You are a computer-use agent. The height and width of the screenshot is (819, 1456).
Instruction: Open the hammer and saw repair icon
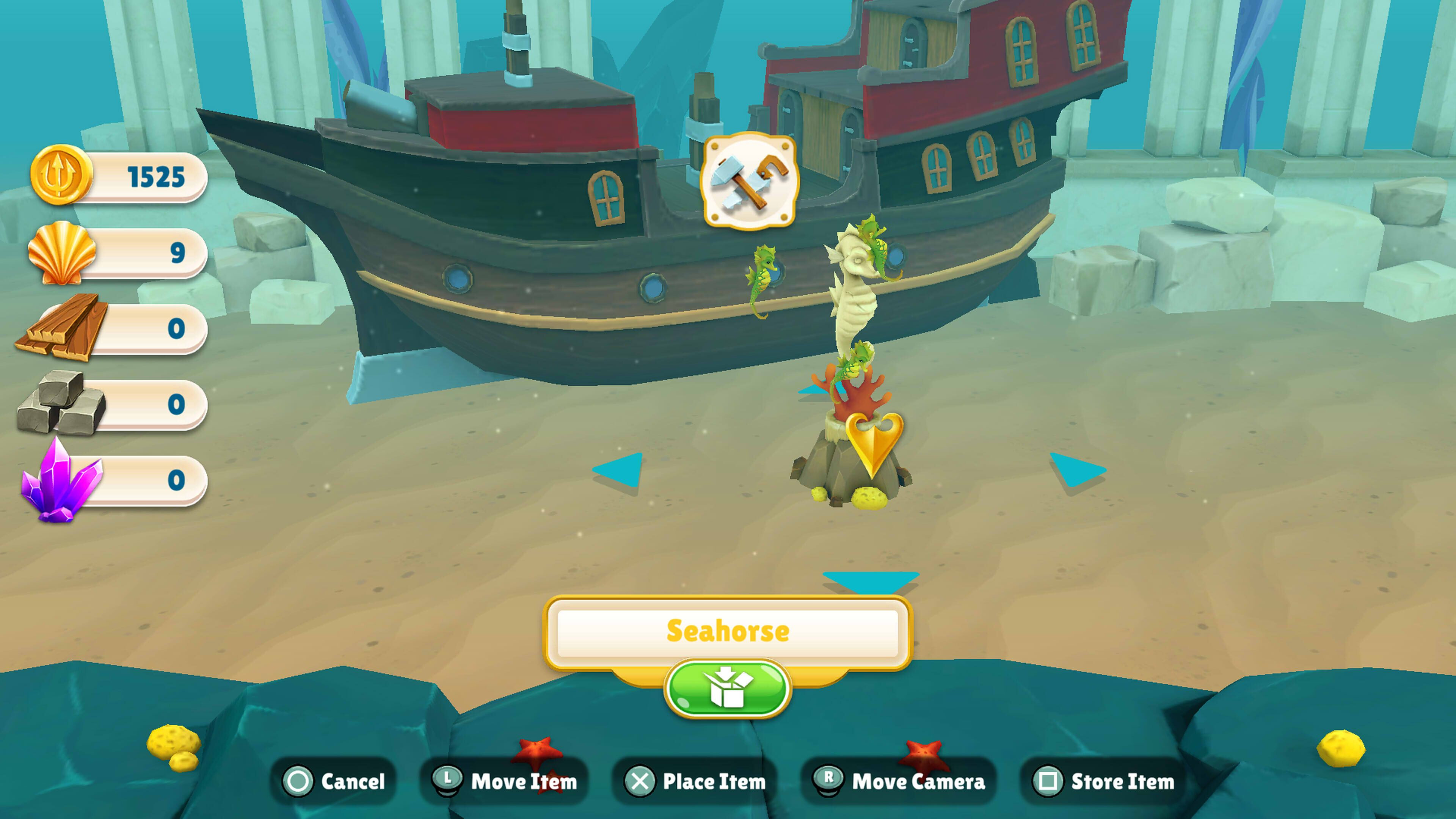point(749,181)
